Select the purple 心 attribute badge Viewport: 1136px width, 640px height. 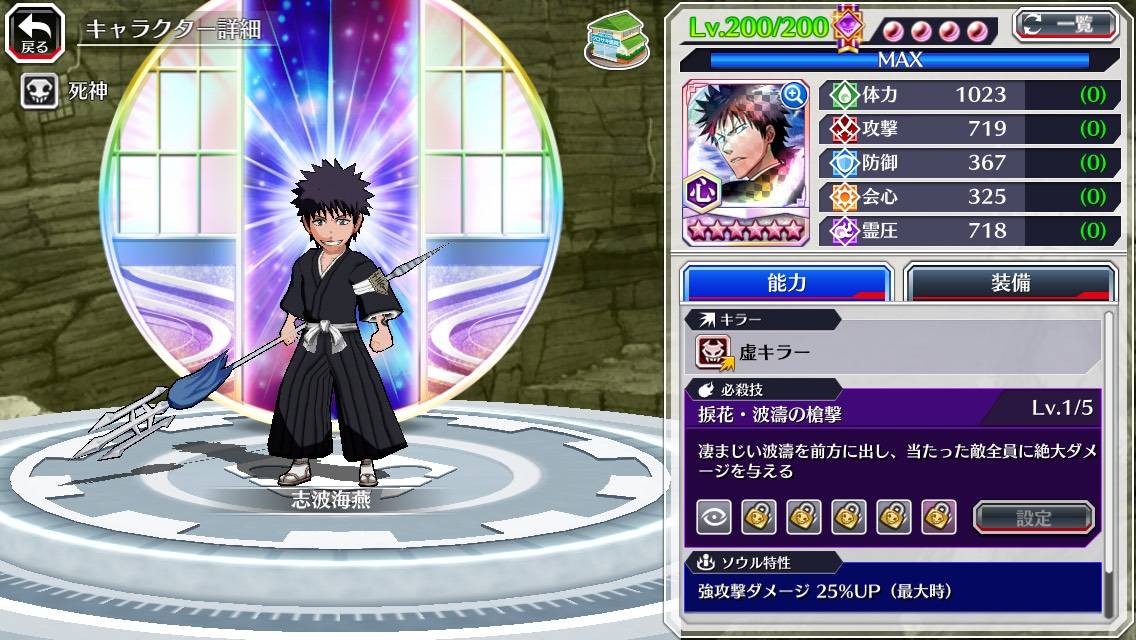700,190
